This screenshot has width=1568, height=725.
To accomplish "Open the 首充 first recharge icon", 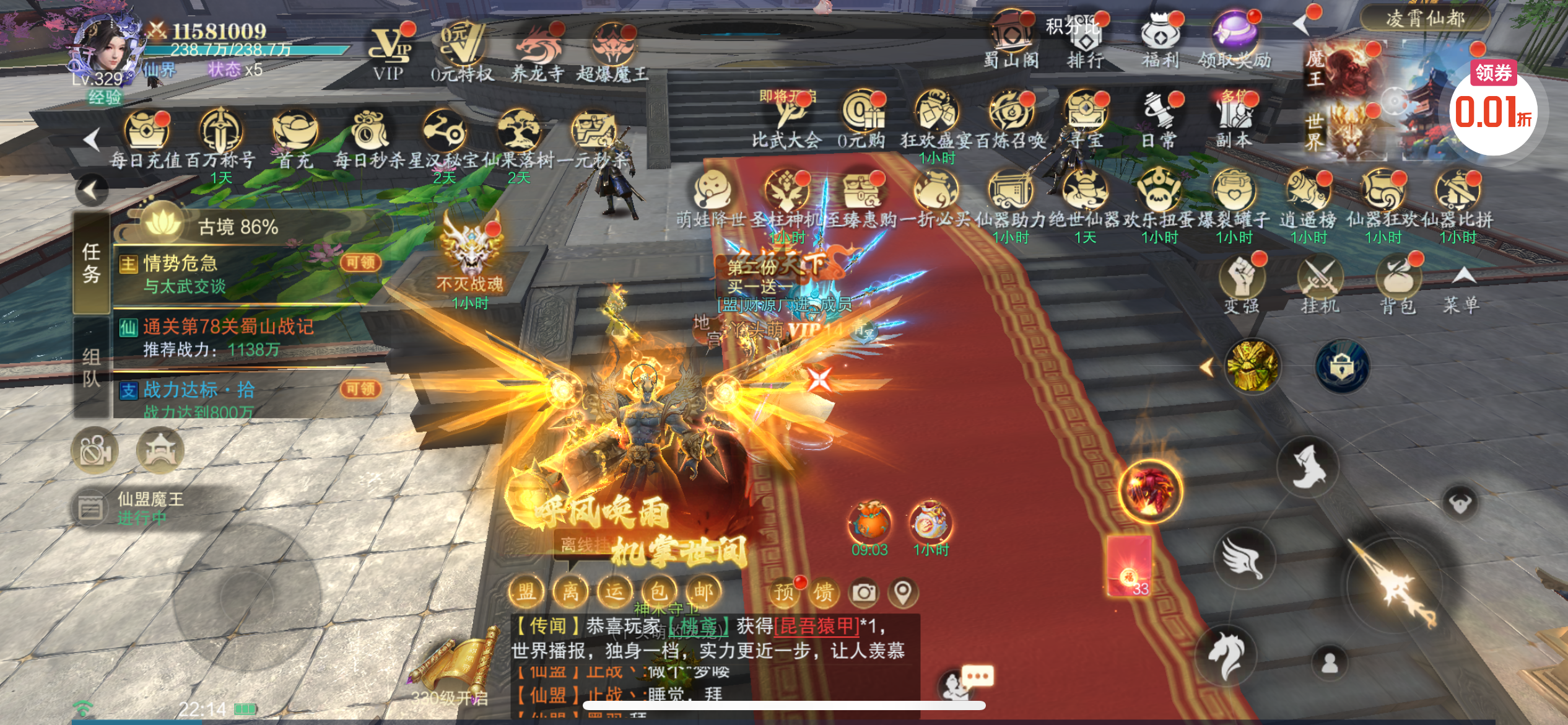I will point(295,138).
